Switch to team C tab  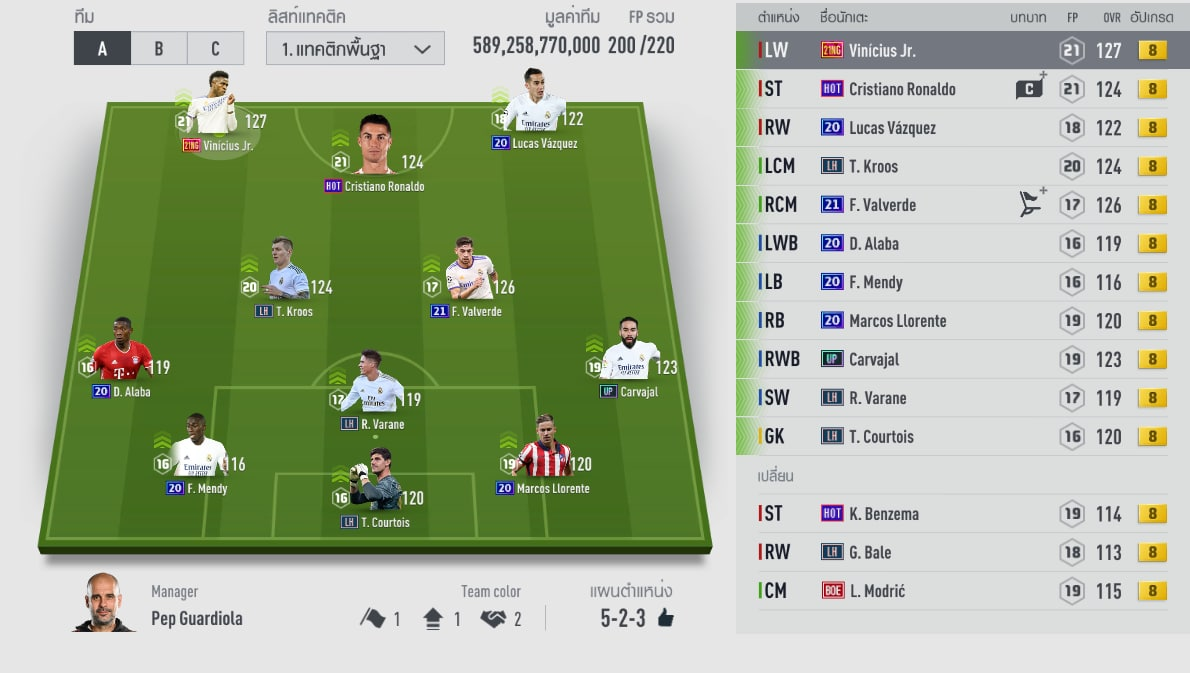pyautogui.click(x=216, y=48)
